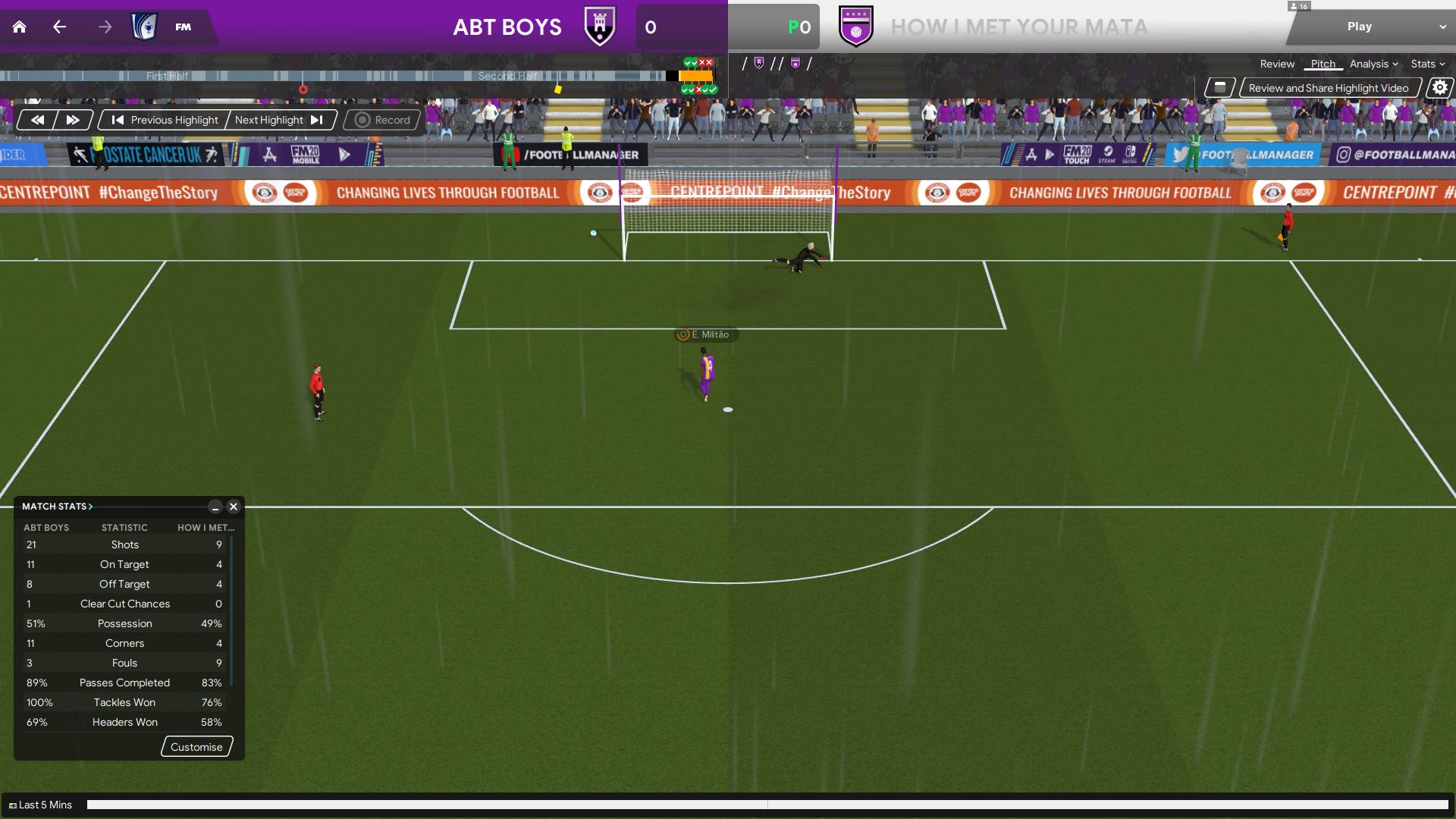1456x819 pixels.
Task: Open the Analysis dropdown
Action: (1373, 64)
